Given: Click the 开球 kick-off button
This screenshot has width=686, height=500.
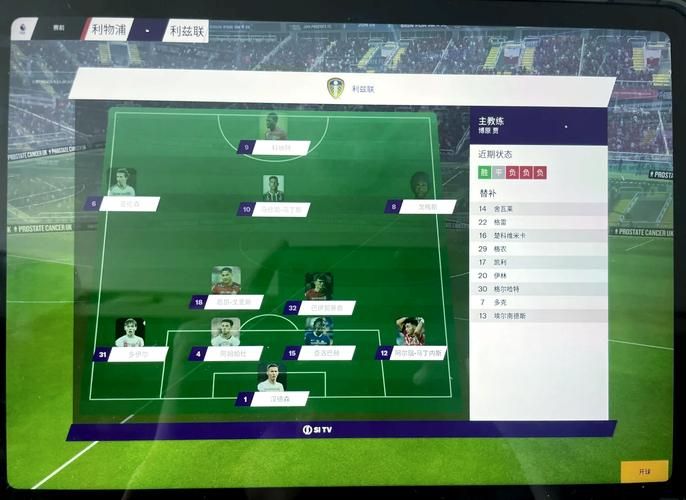Looking at the screenshot, I should pos(643,471).
